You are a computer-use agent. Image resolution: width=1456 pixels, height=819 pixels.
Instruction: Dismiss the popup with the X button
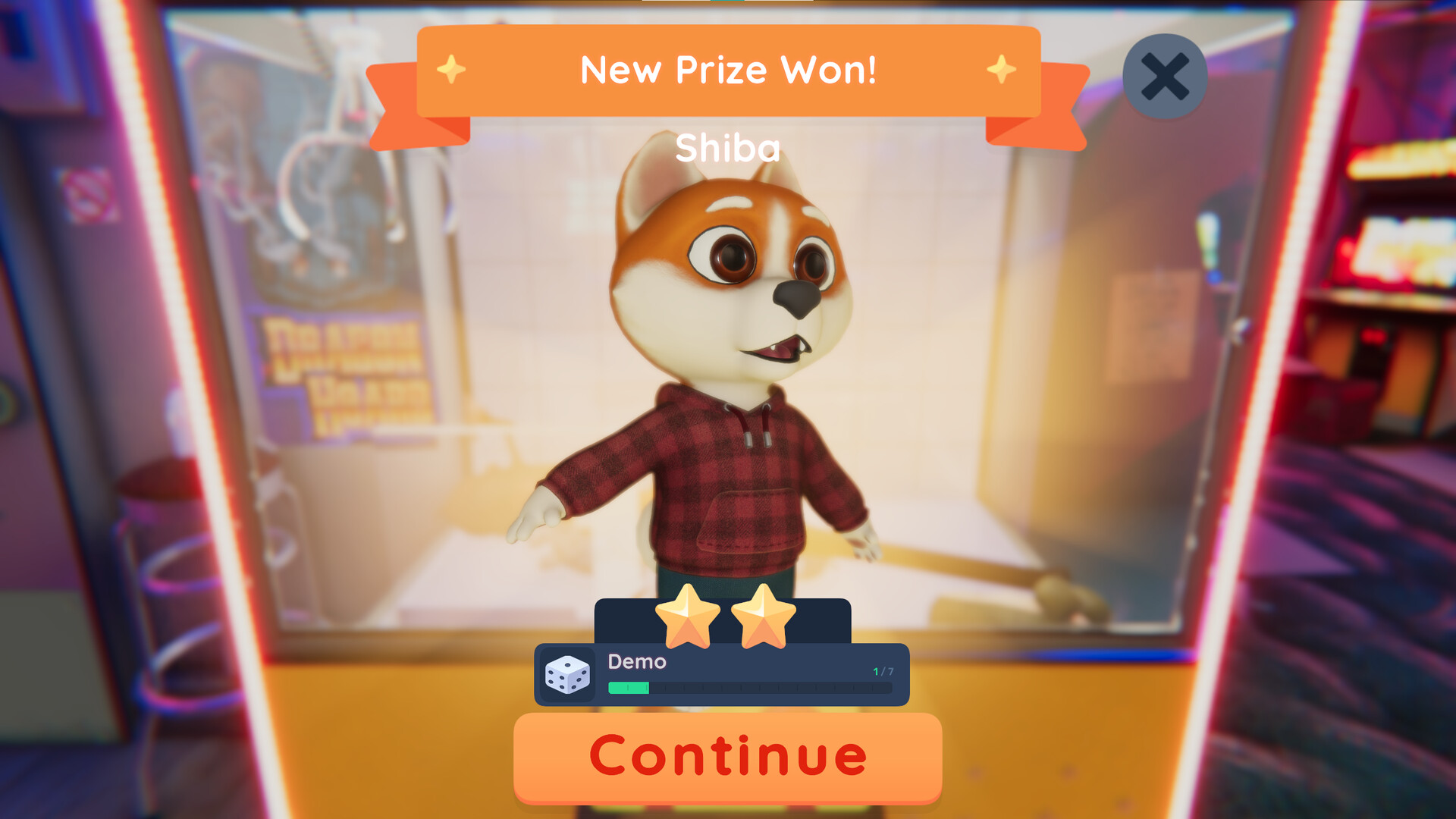1164,76
